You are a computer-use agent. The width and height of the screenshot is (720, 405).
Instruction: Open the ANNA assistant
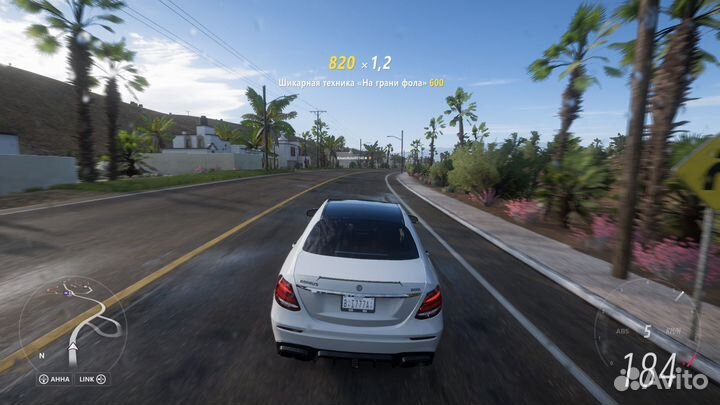click(x=54, y=379)
